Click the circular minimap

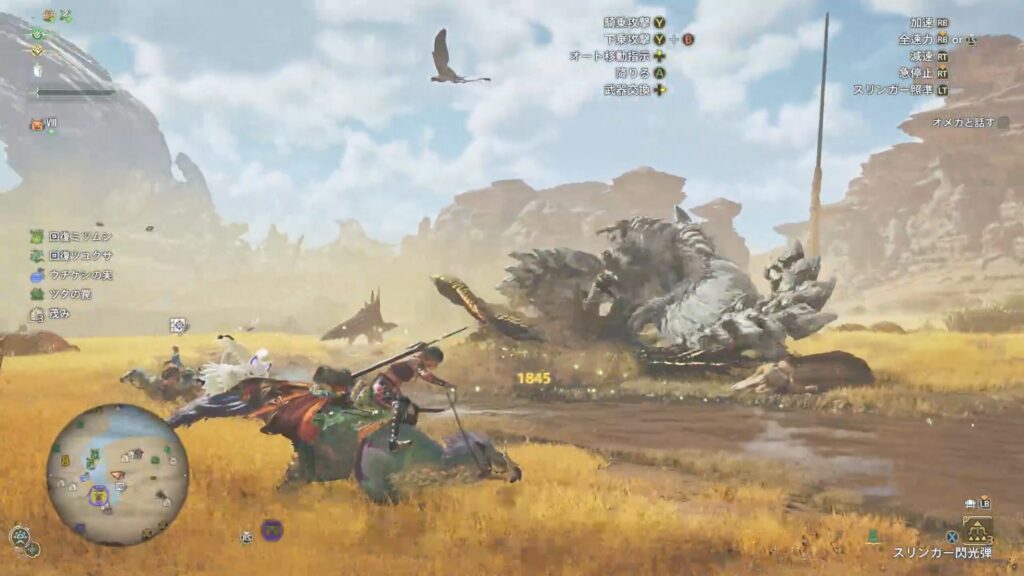click(x=117, y=475)
